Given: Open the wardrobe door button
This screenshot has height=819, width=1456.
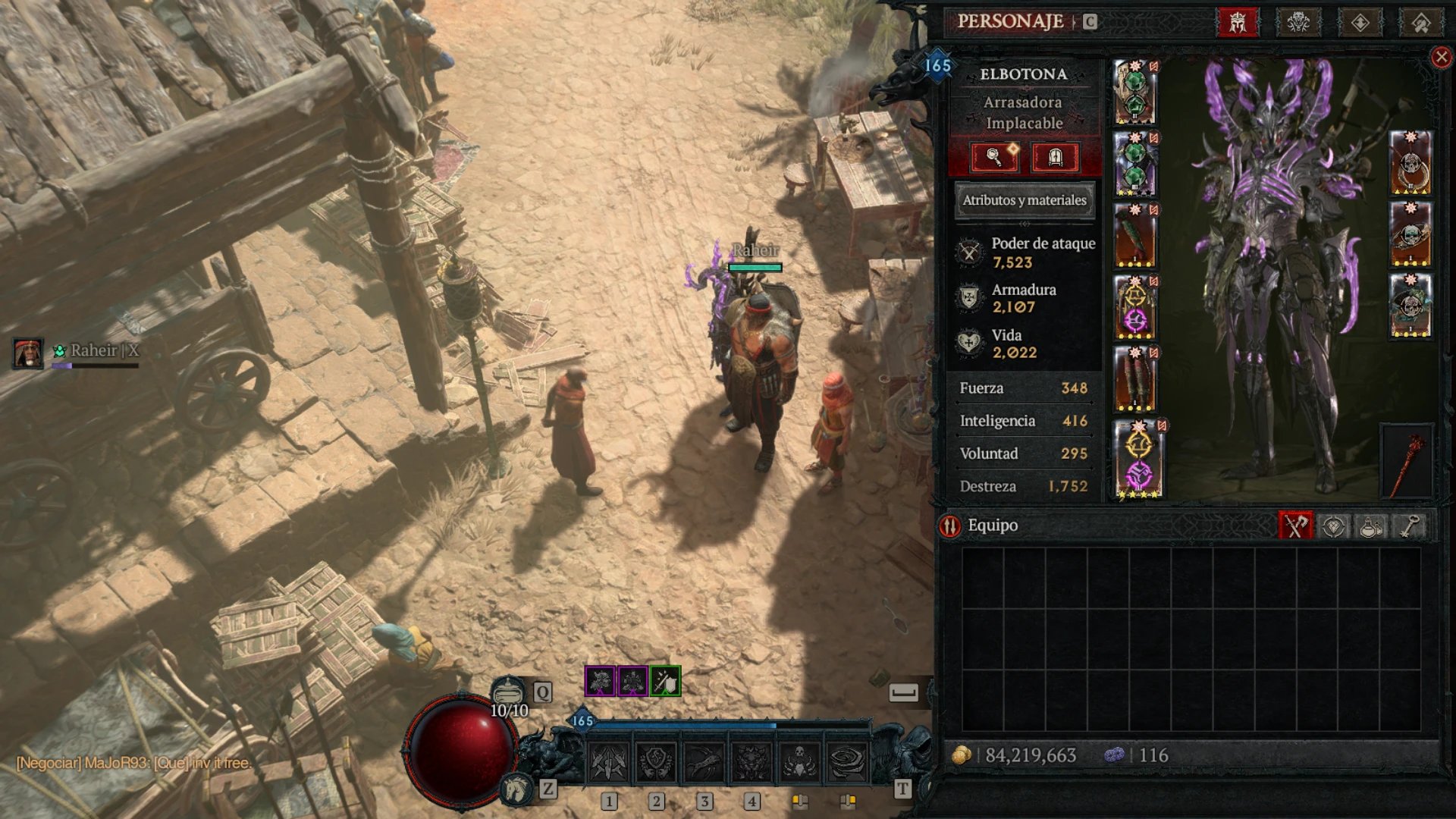Looking at the screenshot, I should [x=1055, y=158].
